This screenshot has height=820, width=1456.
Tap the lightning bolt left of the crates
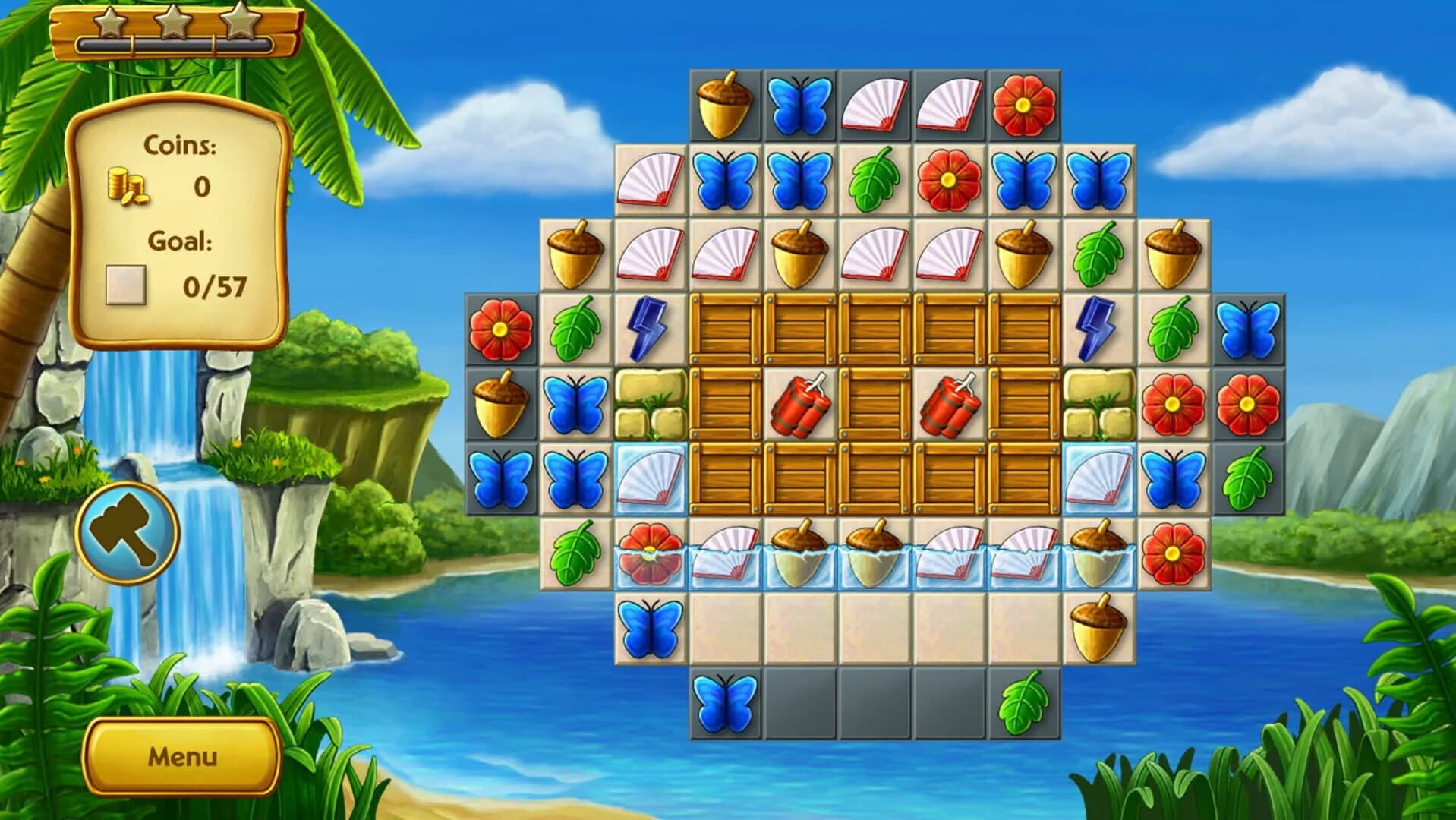(651, 330)
